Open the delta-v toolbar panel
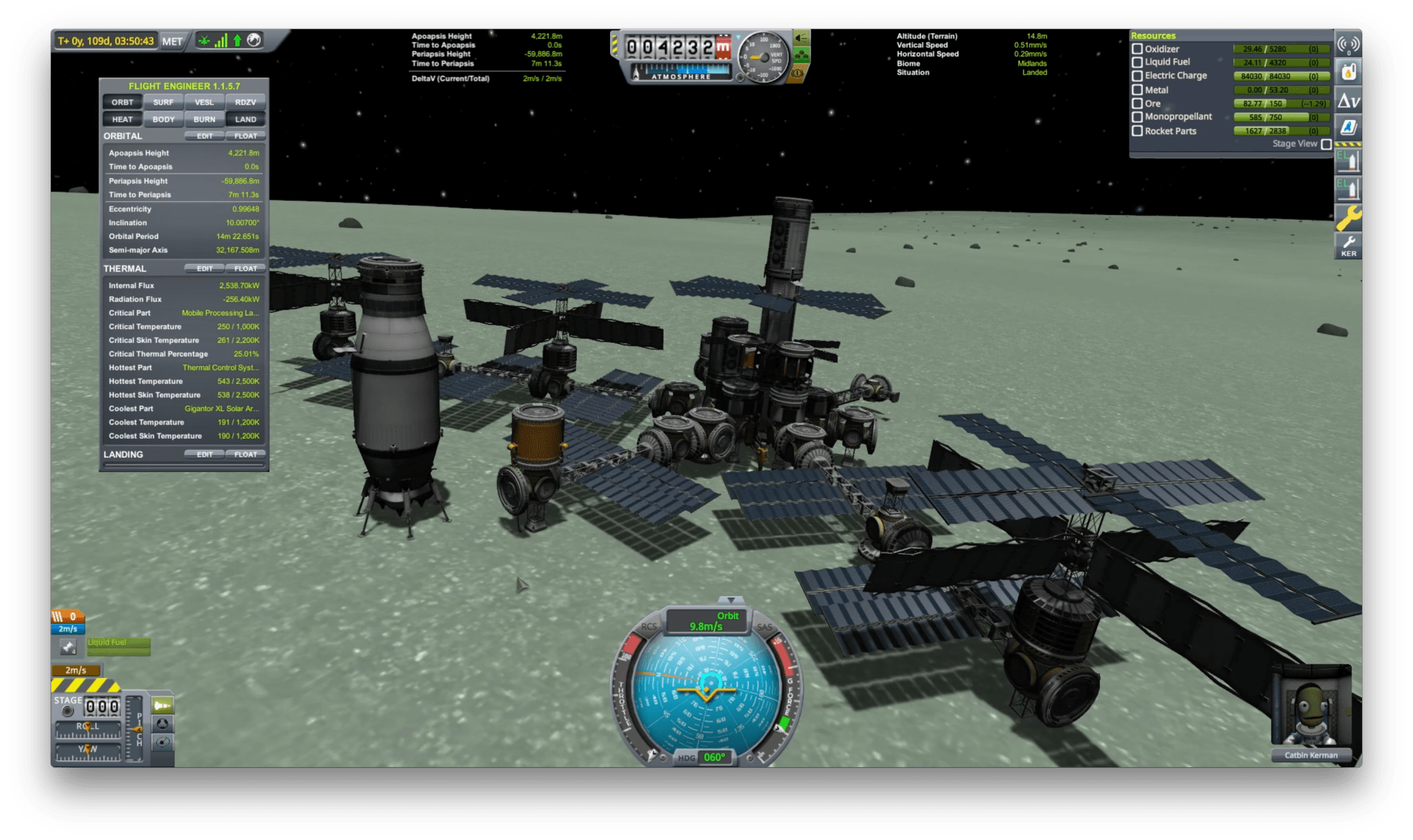The image size is (1413, 840). coord(1348,101)
